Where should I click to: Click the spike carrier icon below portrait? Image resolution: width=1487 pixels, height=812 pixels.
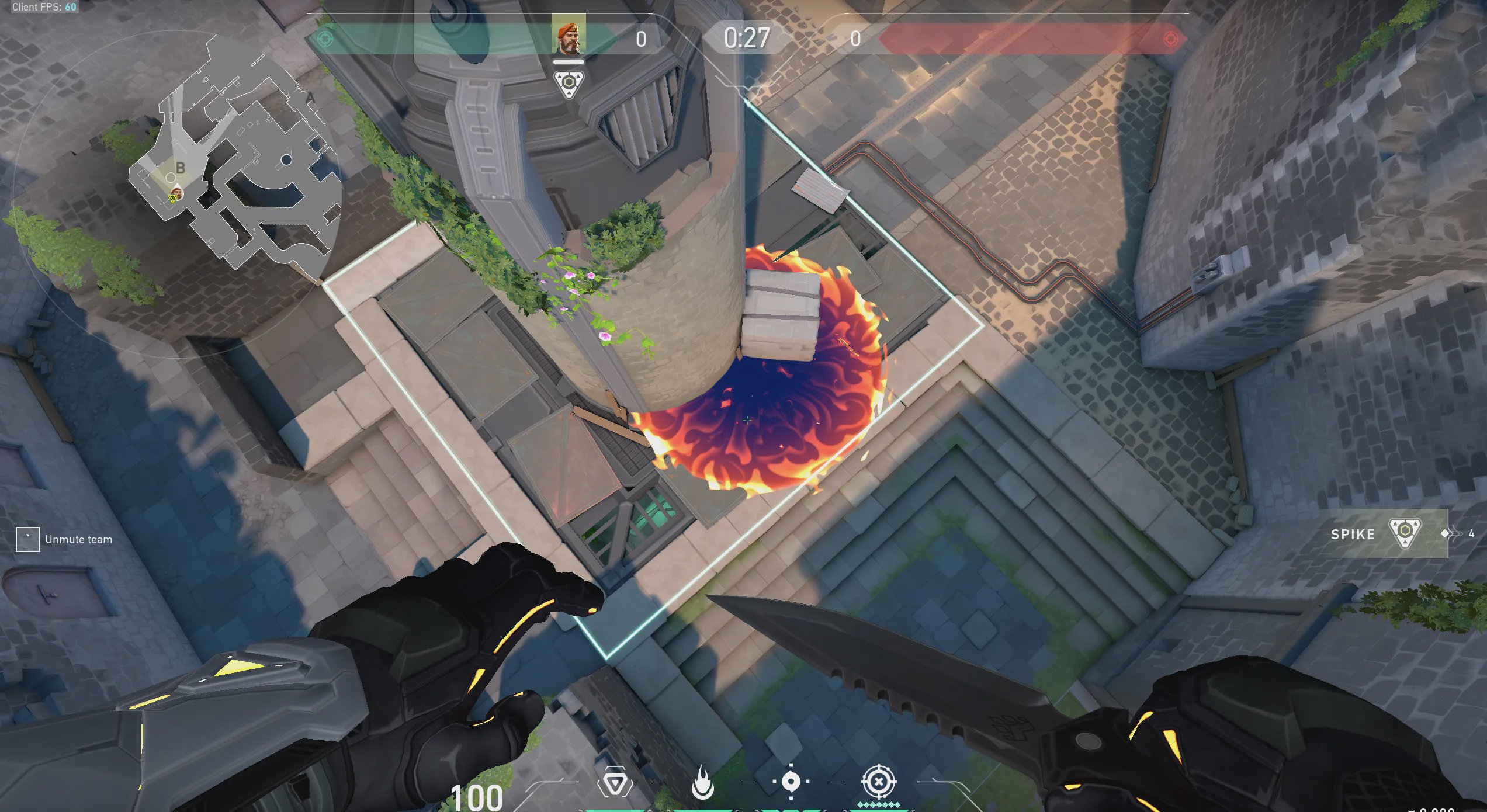point(569,84)
